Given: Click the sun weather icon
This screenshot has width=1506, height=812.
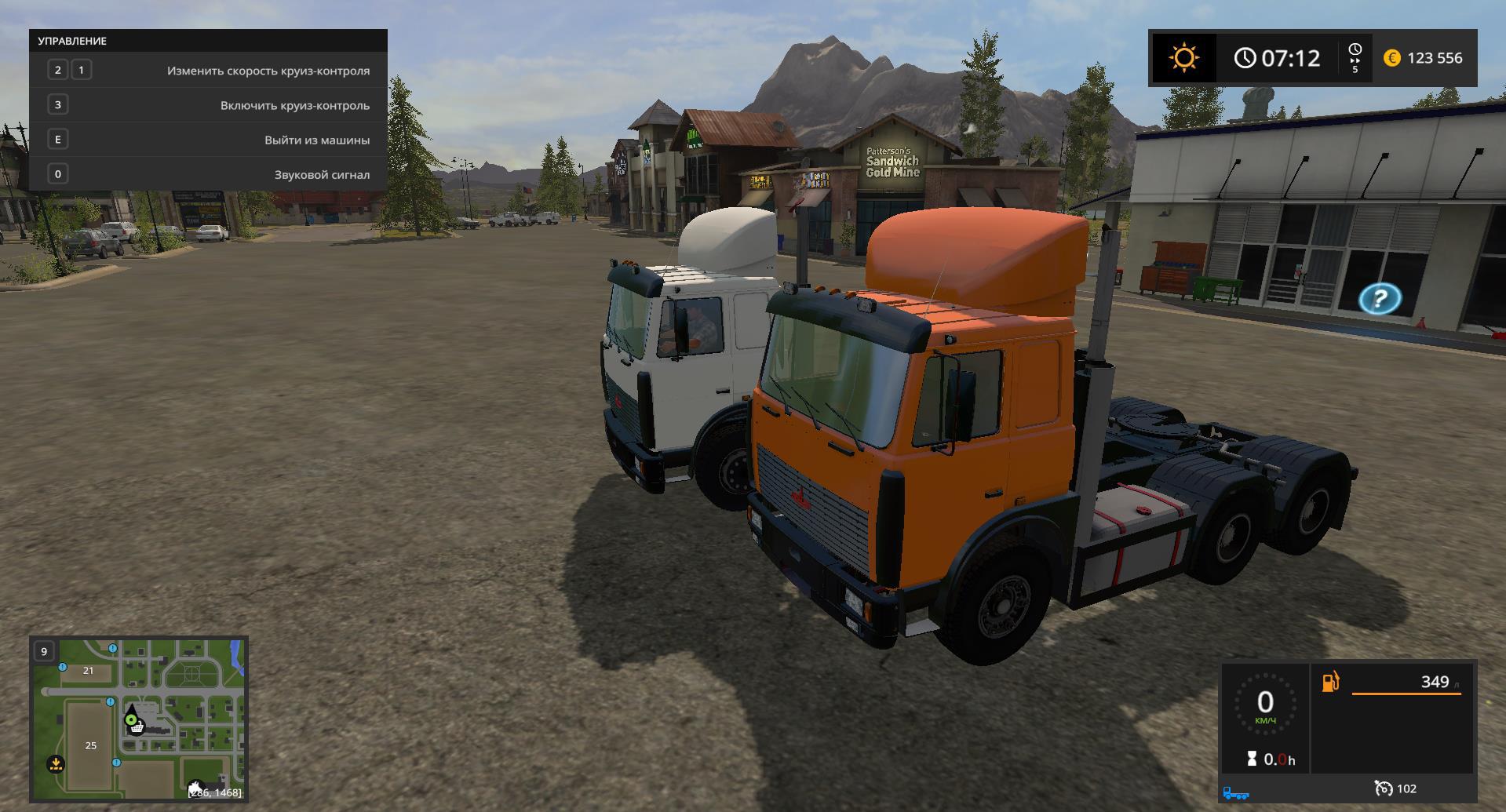Looking at the screenshot, I should coord(1183,58).
